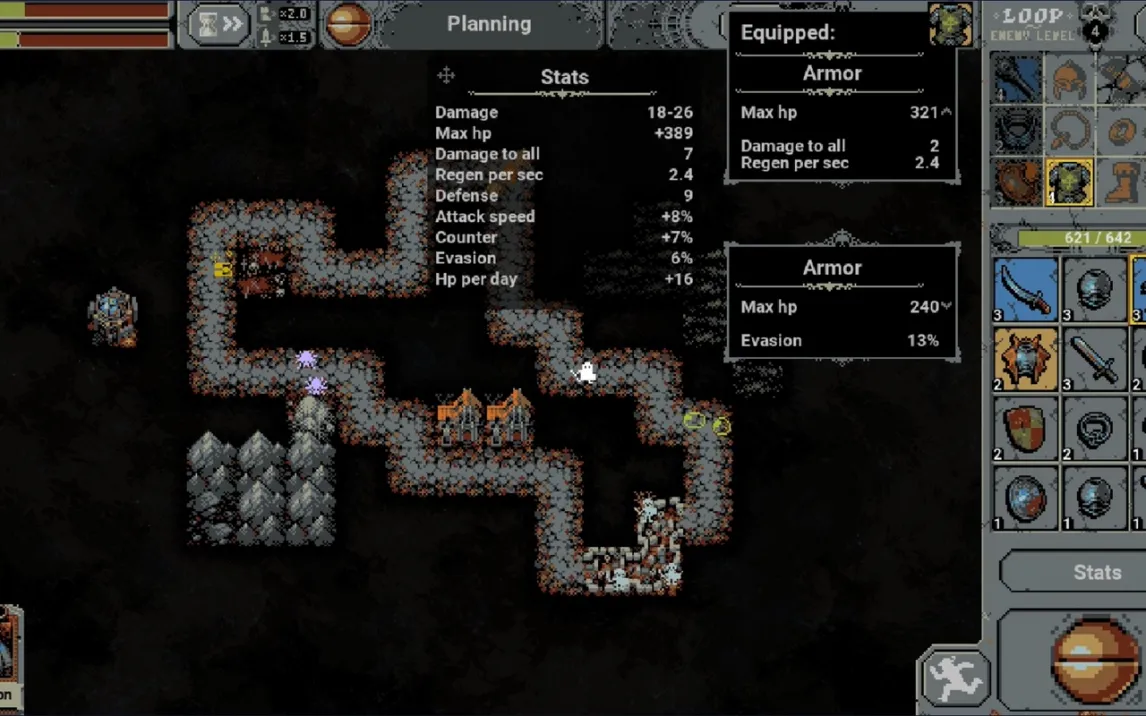Select the level 3 straight sword item
1146x716 pixels.
1094,358
